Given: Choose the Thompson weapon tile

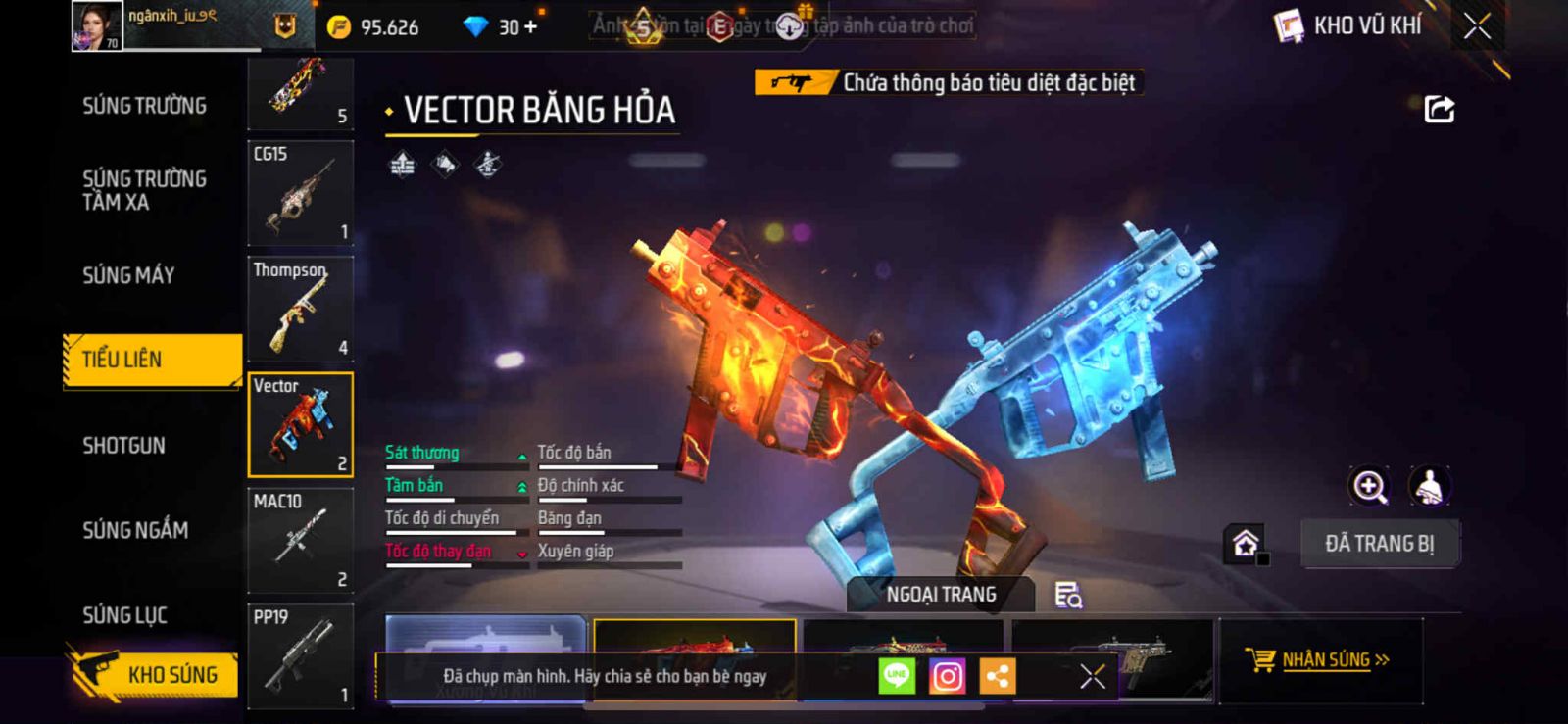Looking at the screenshot, I should (x=300, y=309).
